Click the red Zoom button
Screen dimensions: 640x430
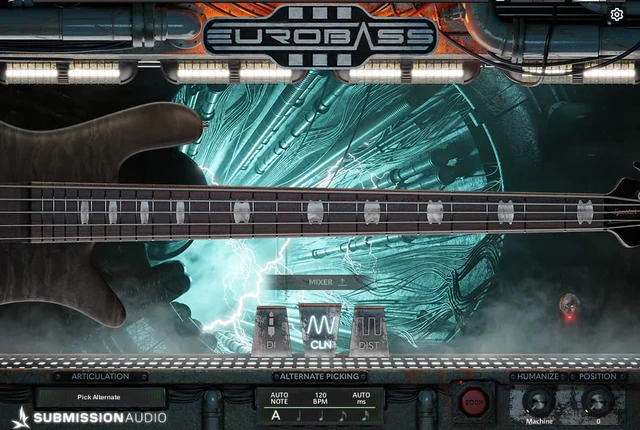click(473, 401)
